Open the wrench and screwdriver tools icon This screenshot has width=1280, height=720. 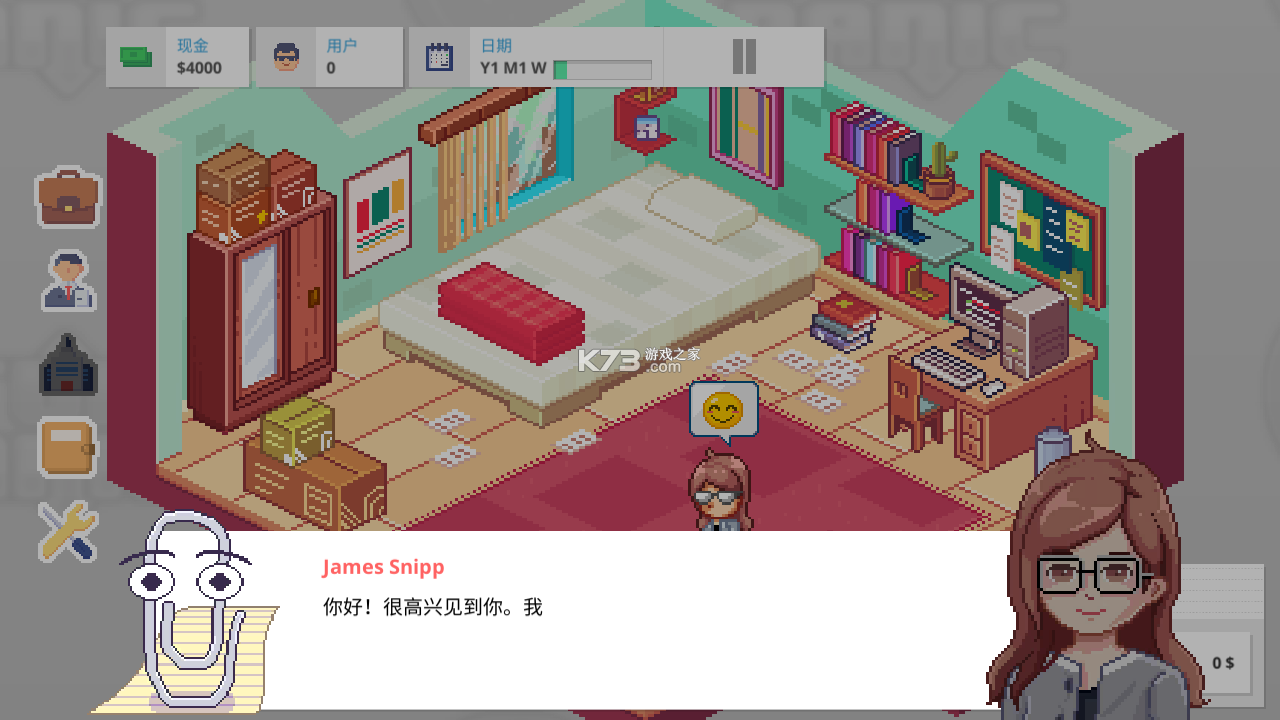68,530
